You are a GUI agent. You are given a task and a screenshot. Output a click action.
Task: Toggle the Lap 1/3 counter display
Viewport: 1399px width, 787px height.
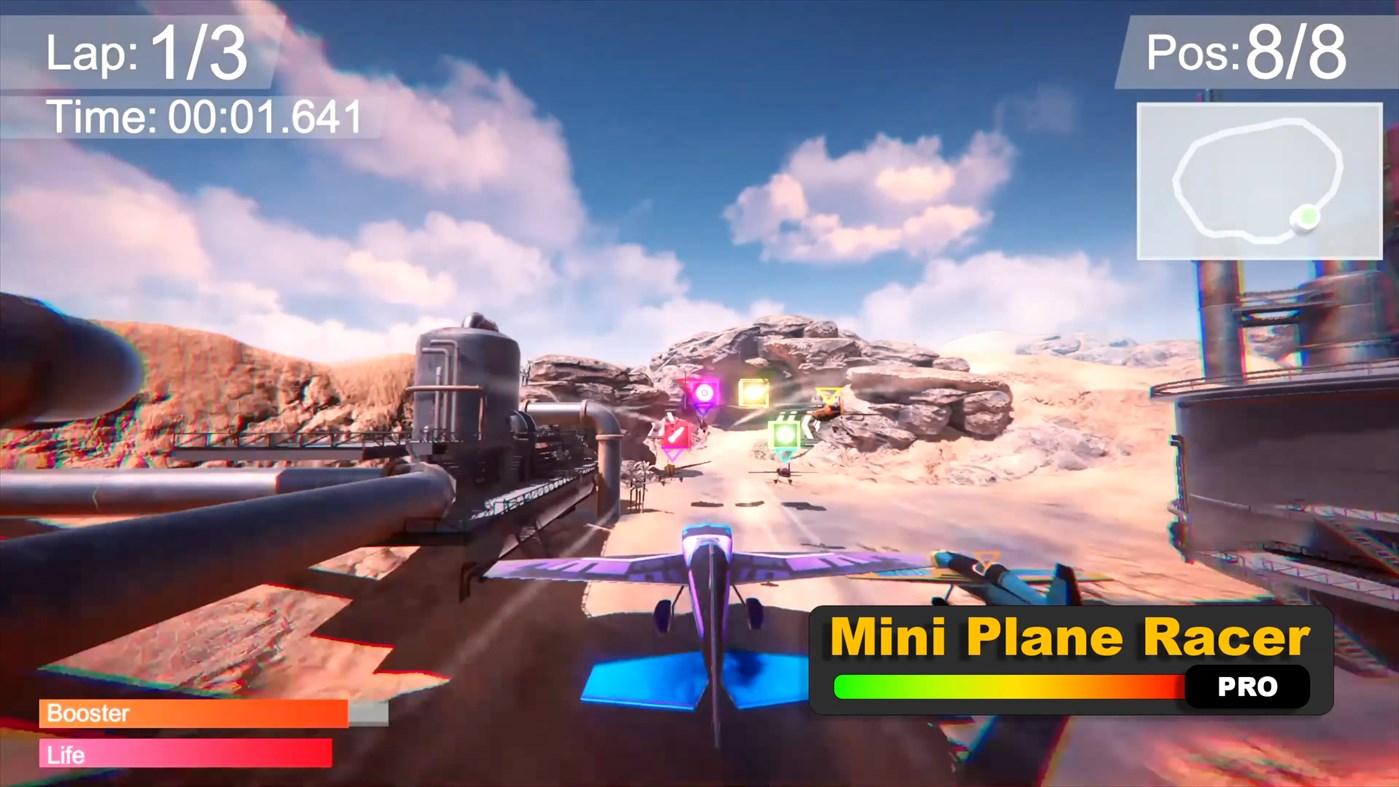(145, 52)
